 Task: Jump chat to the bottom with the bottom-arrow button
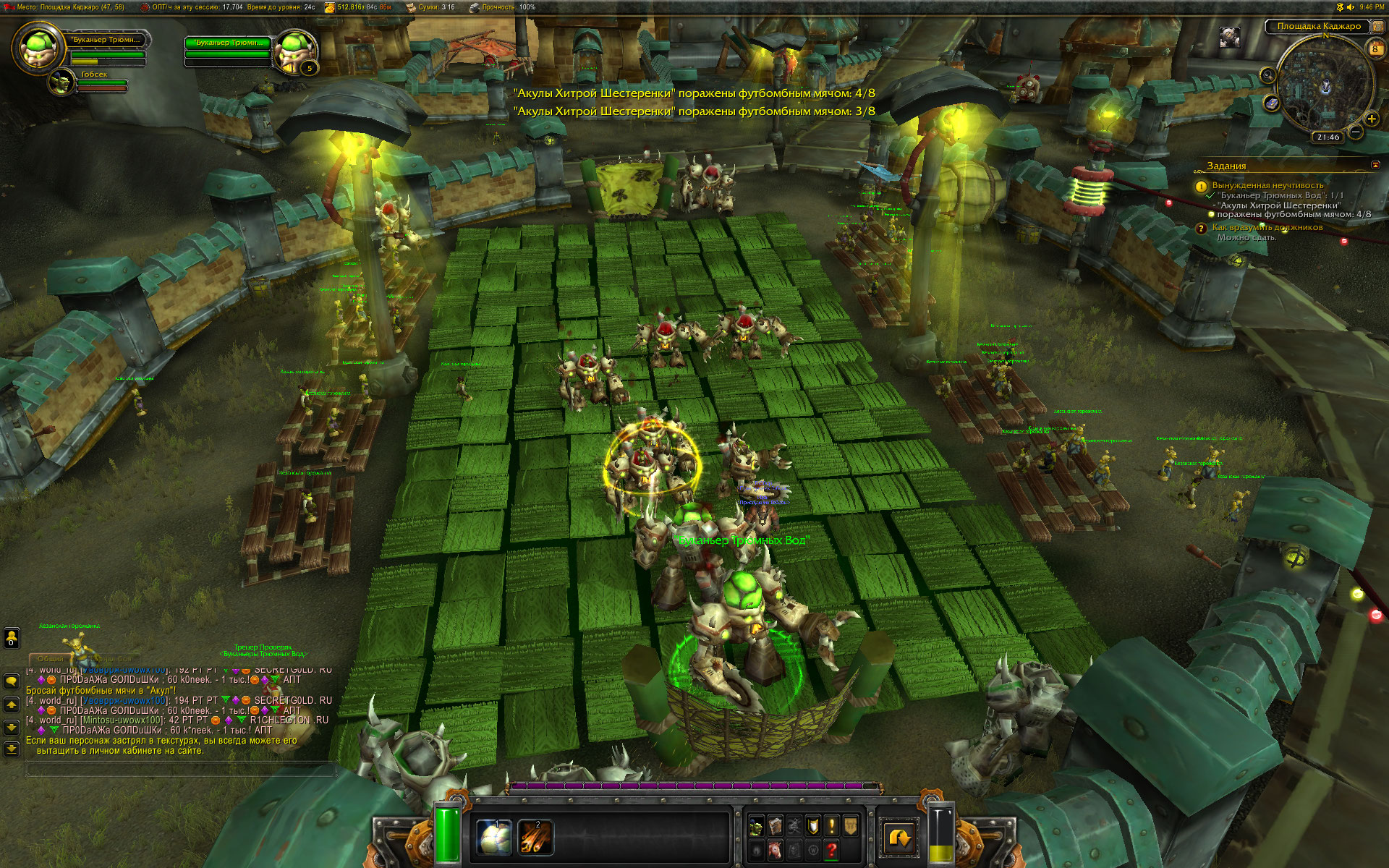(x=12, y=749)
